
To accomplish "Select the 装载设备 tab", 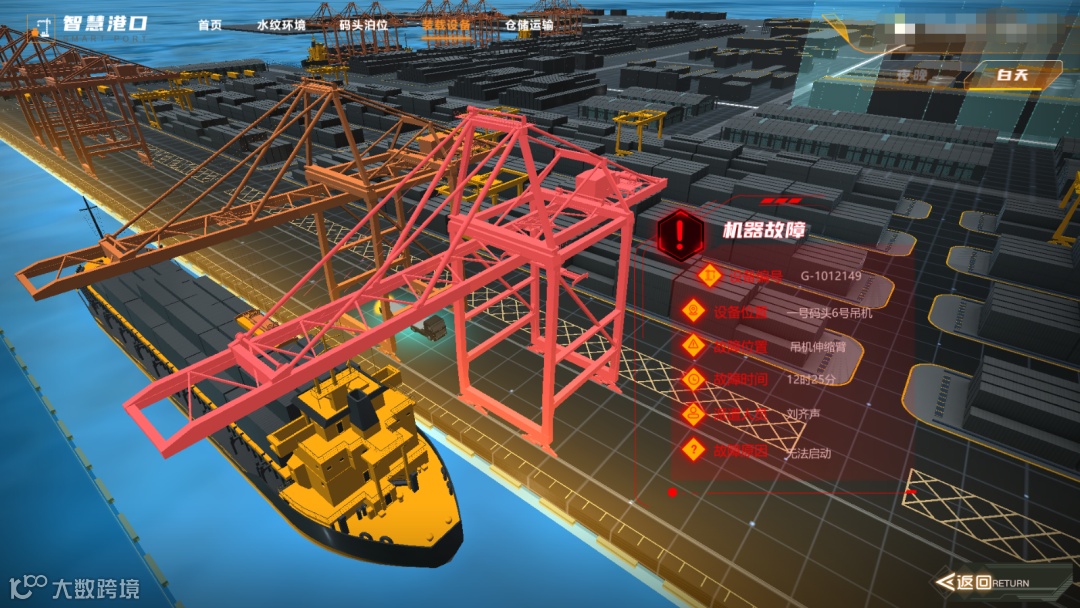I will 446,26.
